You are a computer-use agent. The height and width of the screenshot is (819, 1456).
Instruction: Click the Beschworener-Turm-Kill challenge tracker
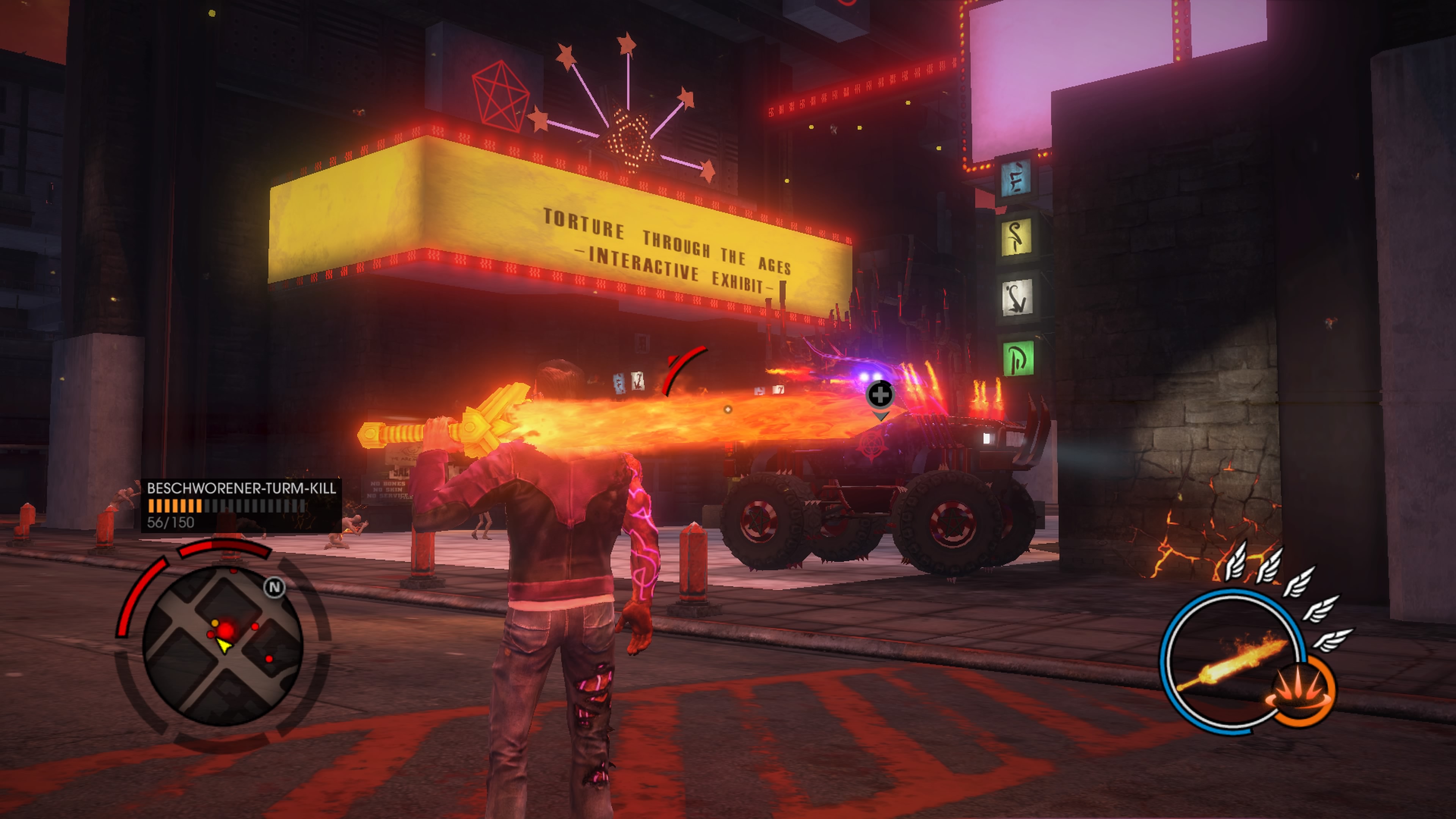pos(241,505)
